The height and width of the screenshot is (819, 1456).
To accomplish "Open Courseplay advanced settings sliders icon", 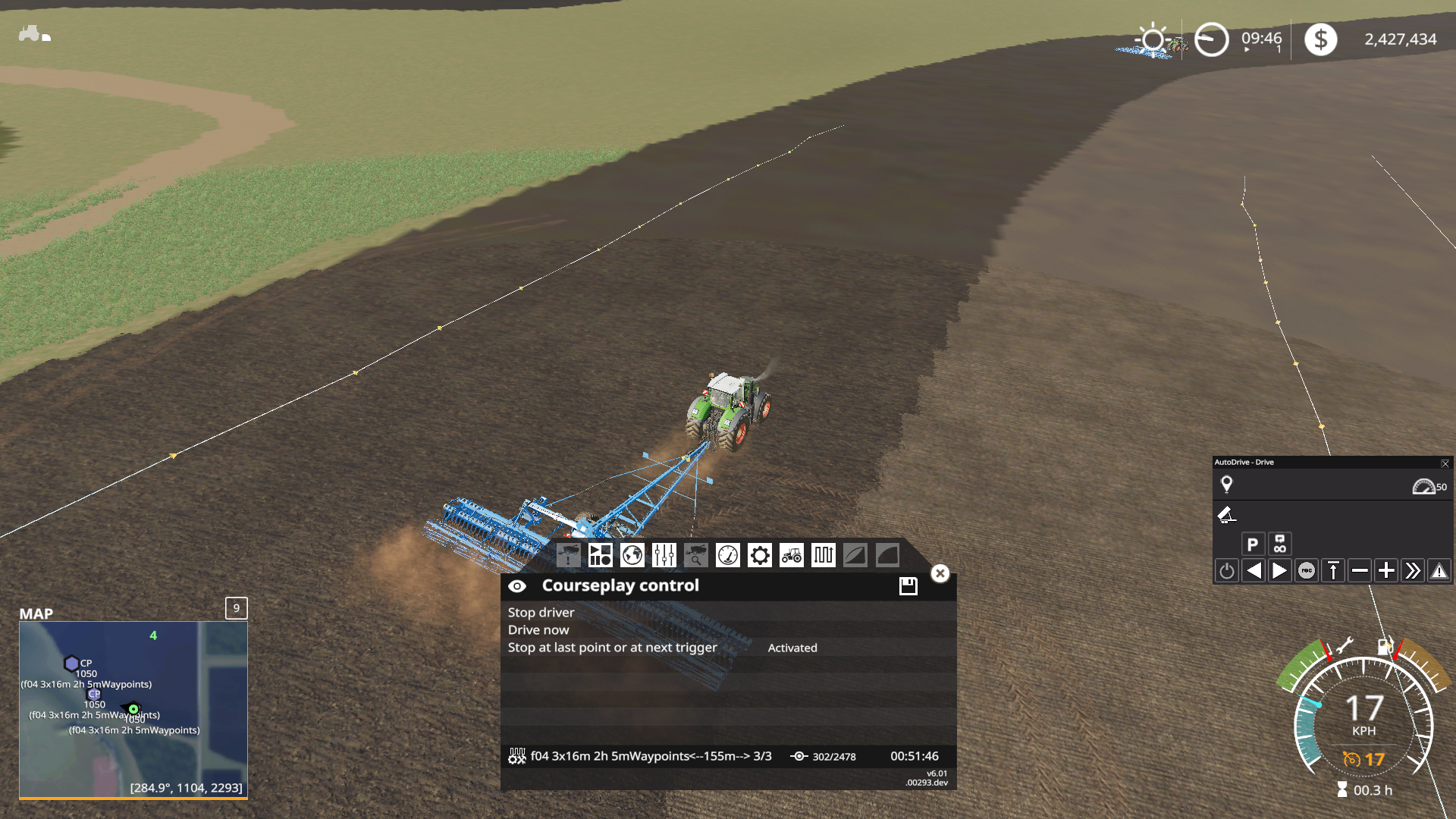I will [x=664, y=555].
